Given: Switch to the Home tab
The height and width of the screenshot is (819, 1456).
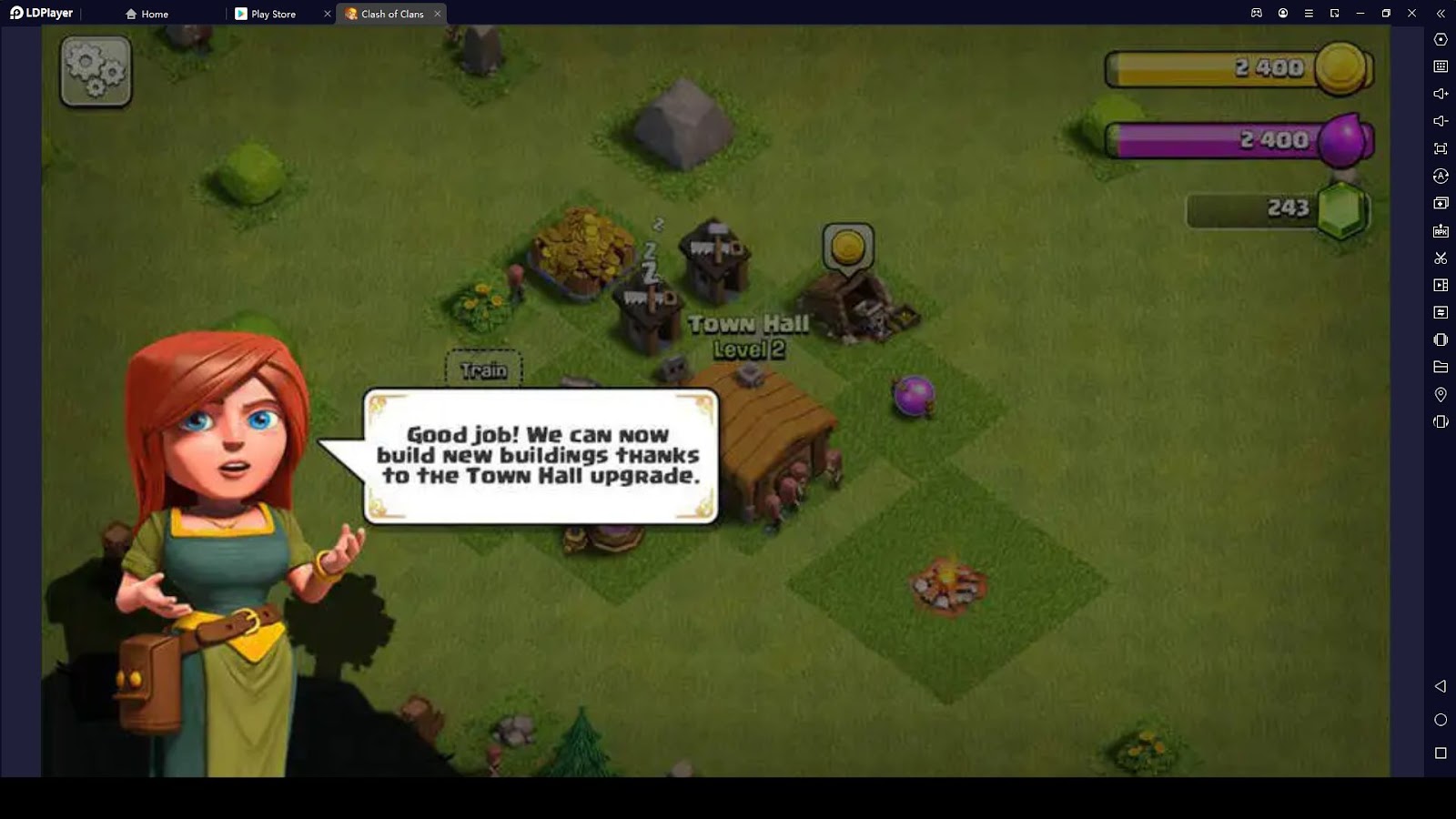Looking at the screenshot, I should [x=147, y=14].
